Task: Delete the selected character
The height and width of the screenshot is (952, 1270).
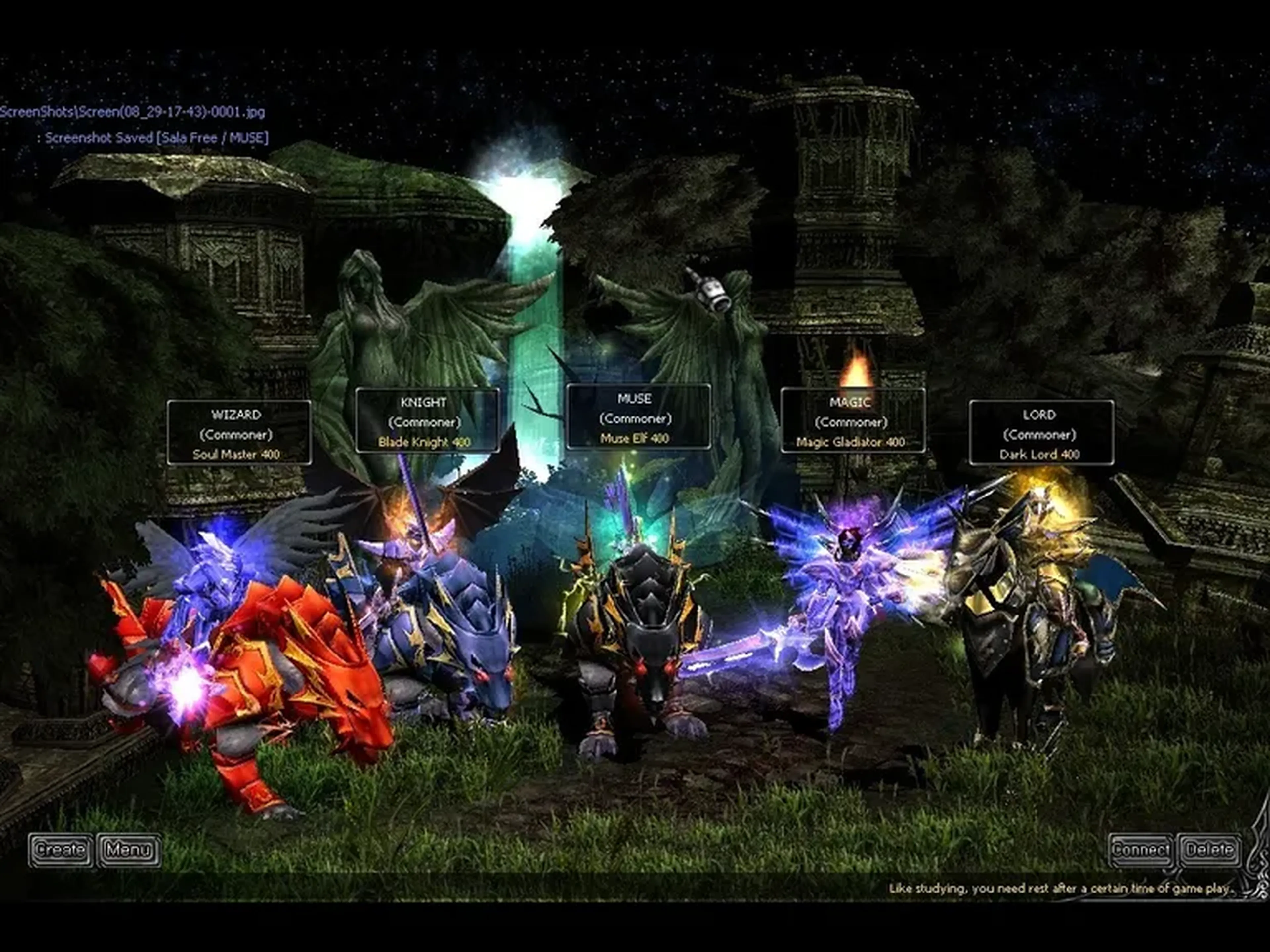Action: click(1209, 850)
